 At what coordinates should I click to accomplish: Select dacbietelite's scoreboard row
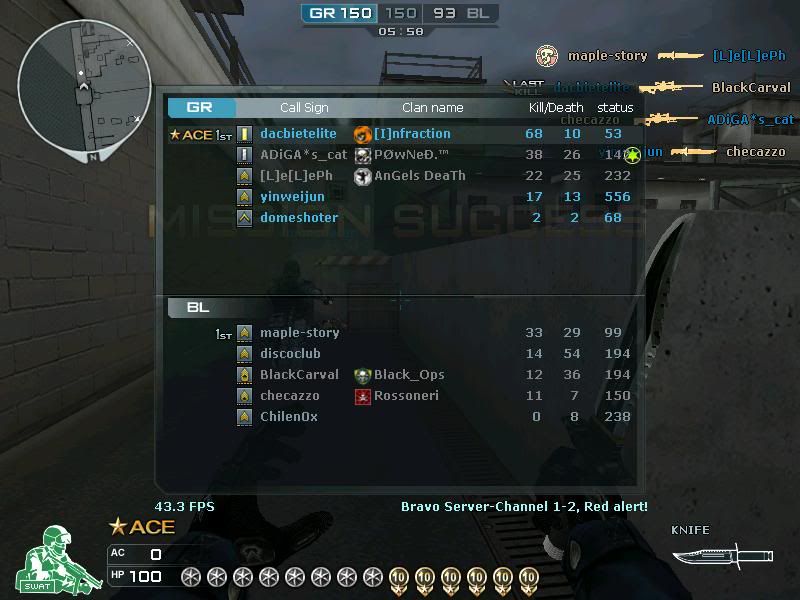[298, 133]
